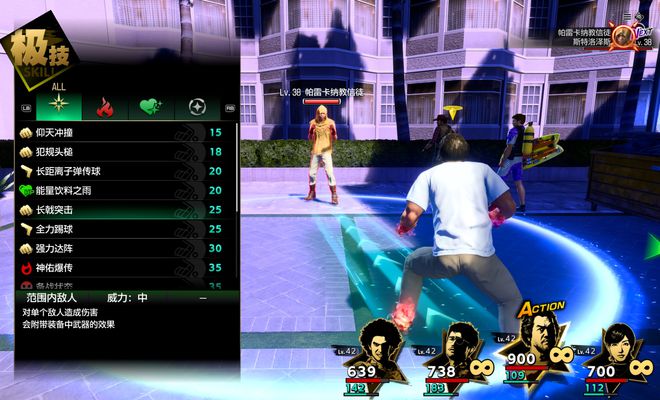Switch to the ALL skills star tab
Image resolution: width=660 pixels, height=400 pixels.
pyautogui.click(x=59, y=108)
